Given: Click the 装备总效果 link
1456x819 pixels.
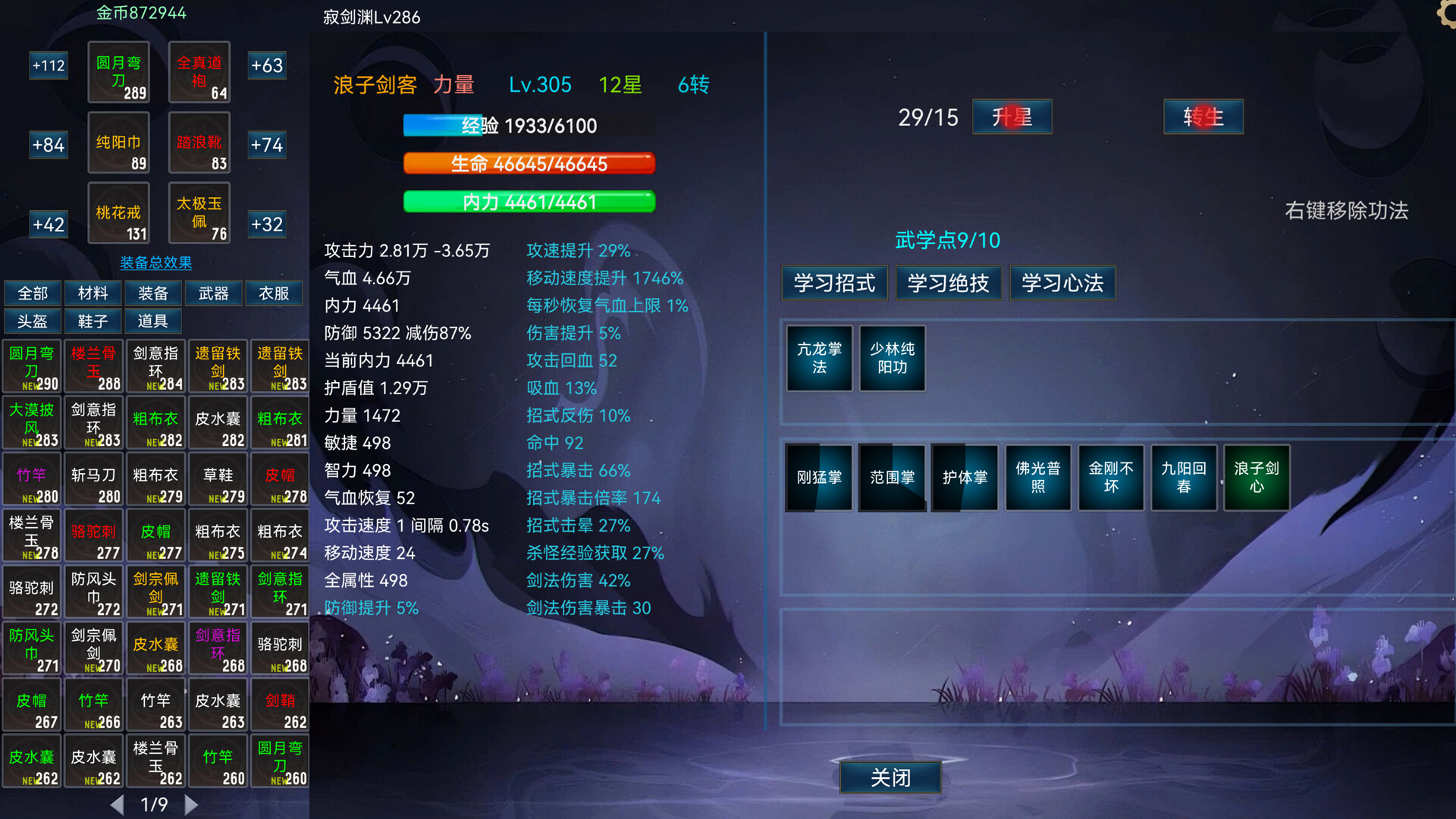Looking at the screenshot, I should coord(155,263).
